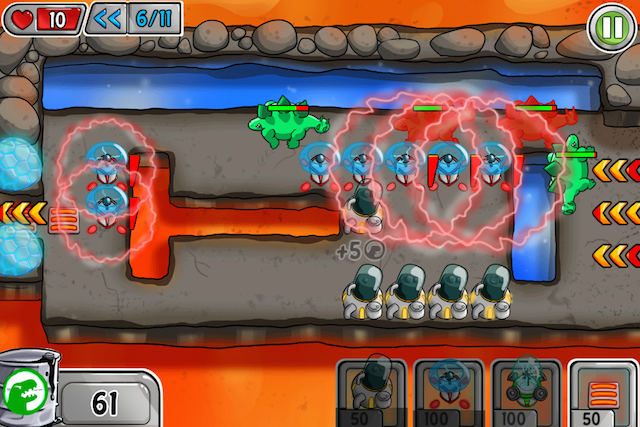Choose the blue tesla dome tower card
Image resolution: width=640 pixels, height=427 pixels.
(449, 391)
